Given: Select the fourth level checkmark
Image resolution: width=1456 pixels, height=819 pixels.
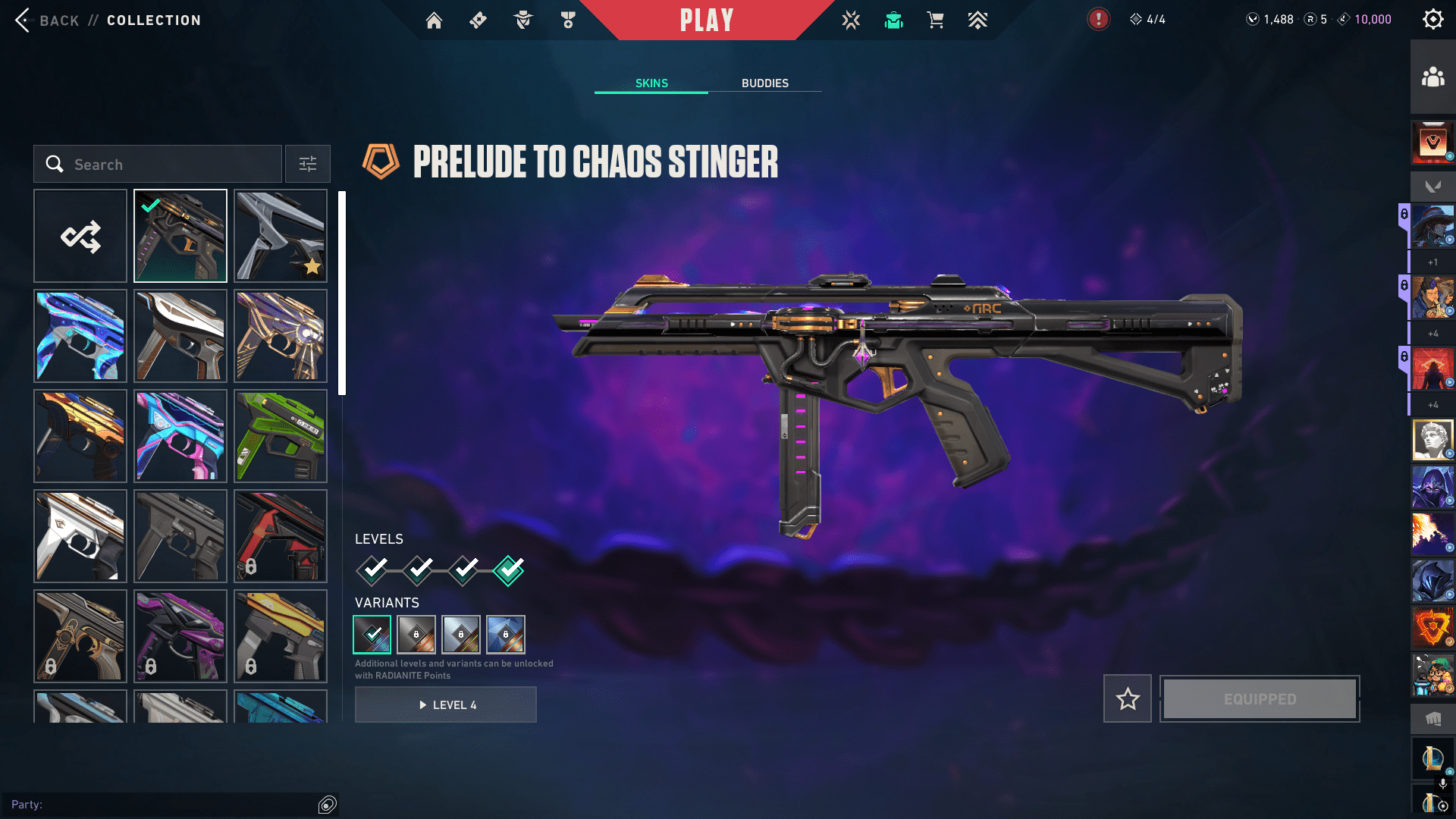Looking at the screenshot, I should [x=509, y=570].
